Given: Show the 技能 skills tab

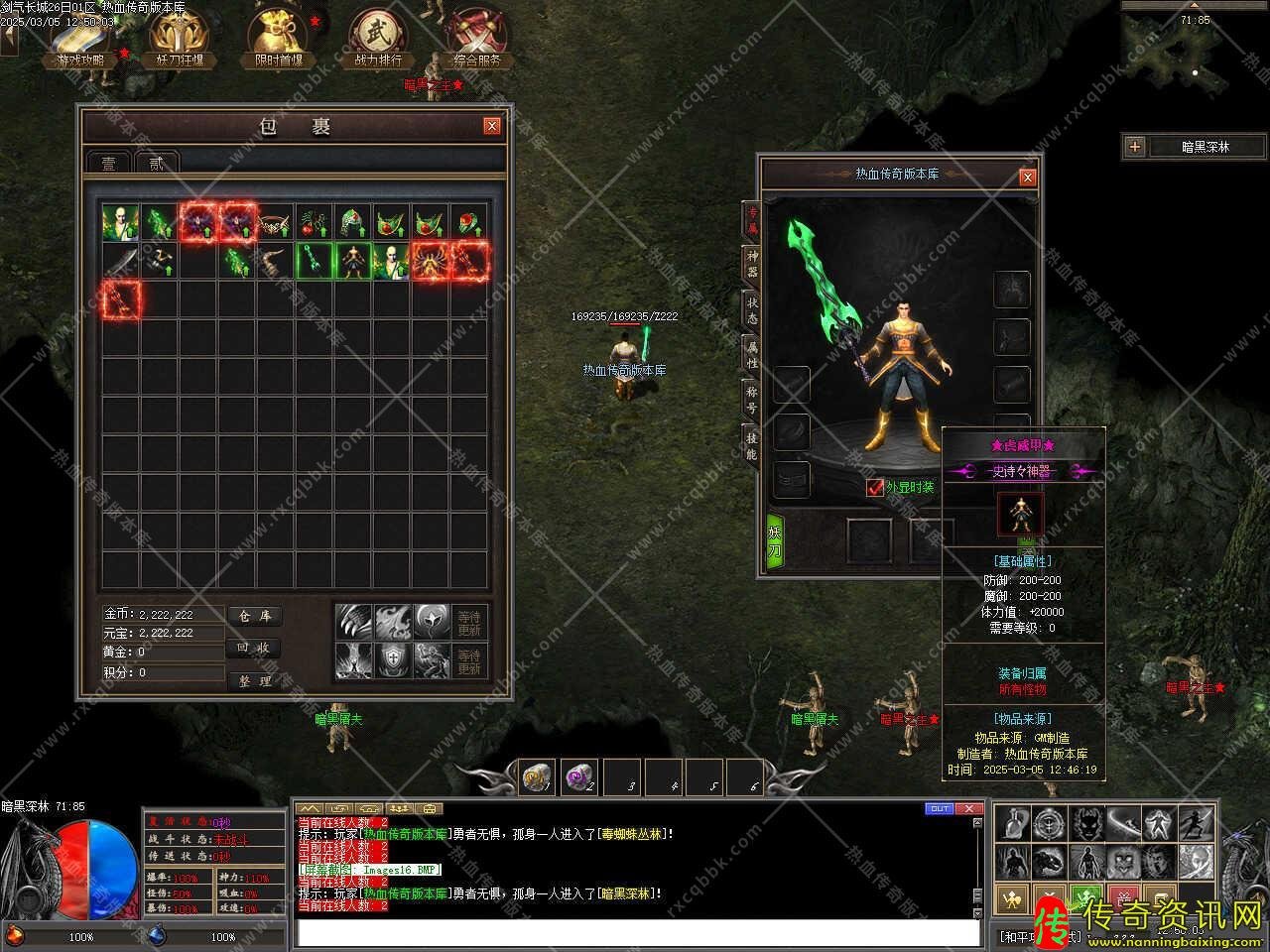Looking at the screenshot, I should [752, 445].
